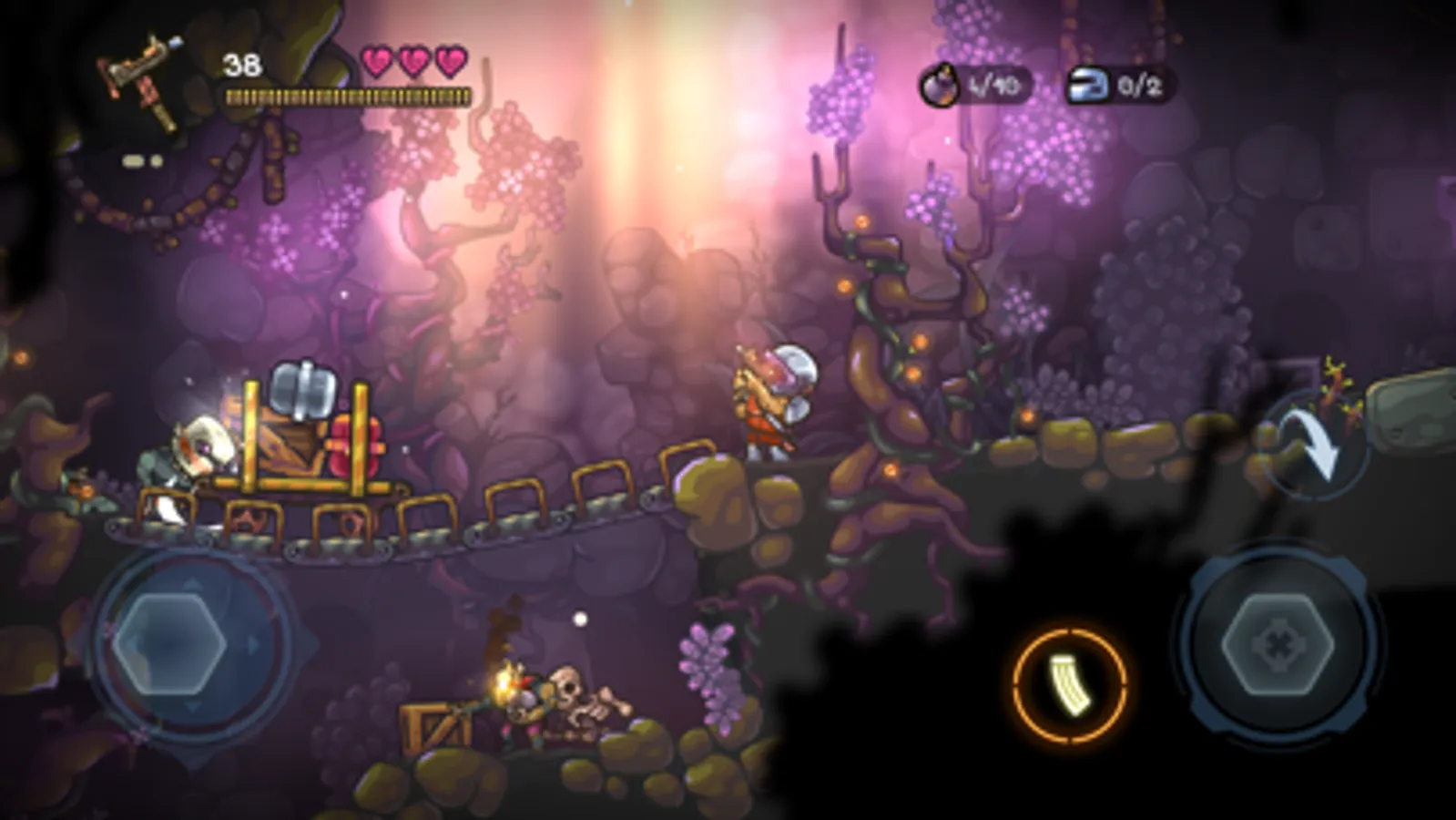Tap the middle pink heart icon
Screen dimensions: 1456x820
pyautogui.click(x=412, y=59)
